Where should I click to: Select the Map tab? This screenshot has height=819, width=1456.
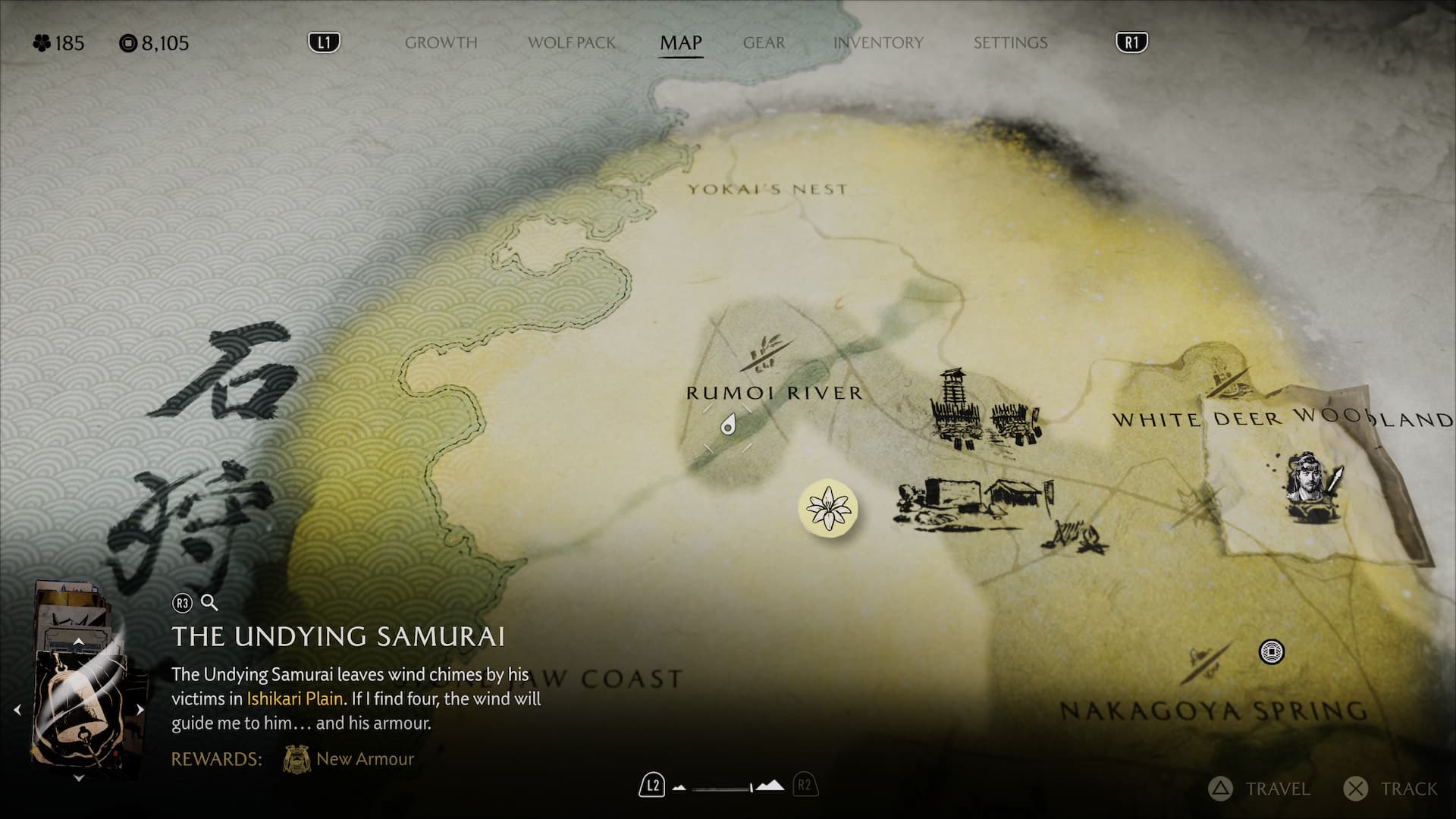tap(680, 43)
